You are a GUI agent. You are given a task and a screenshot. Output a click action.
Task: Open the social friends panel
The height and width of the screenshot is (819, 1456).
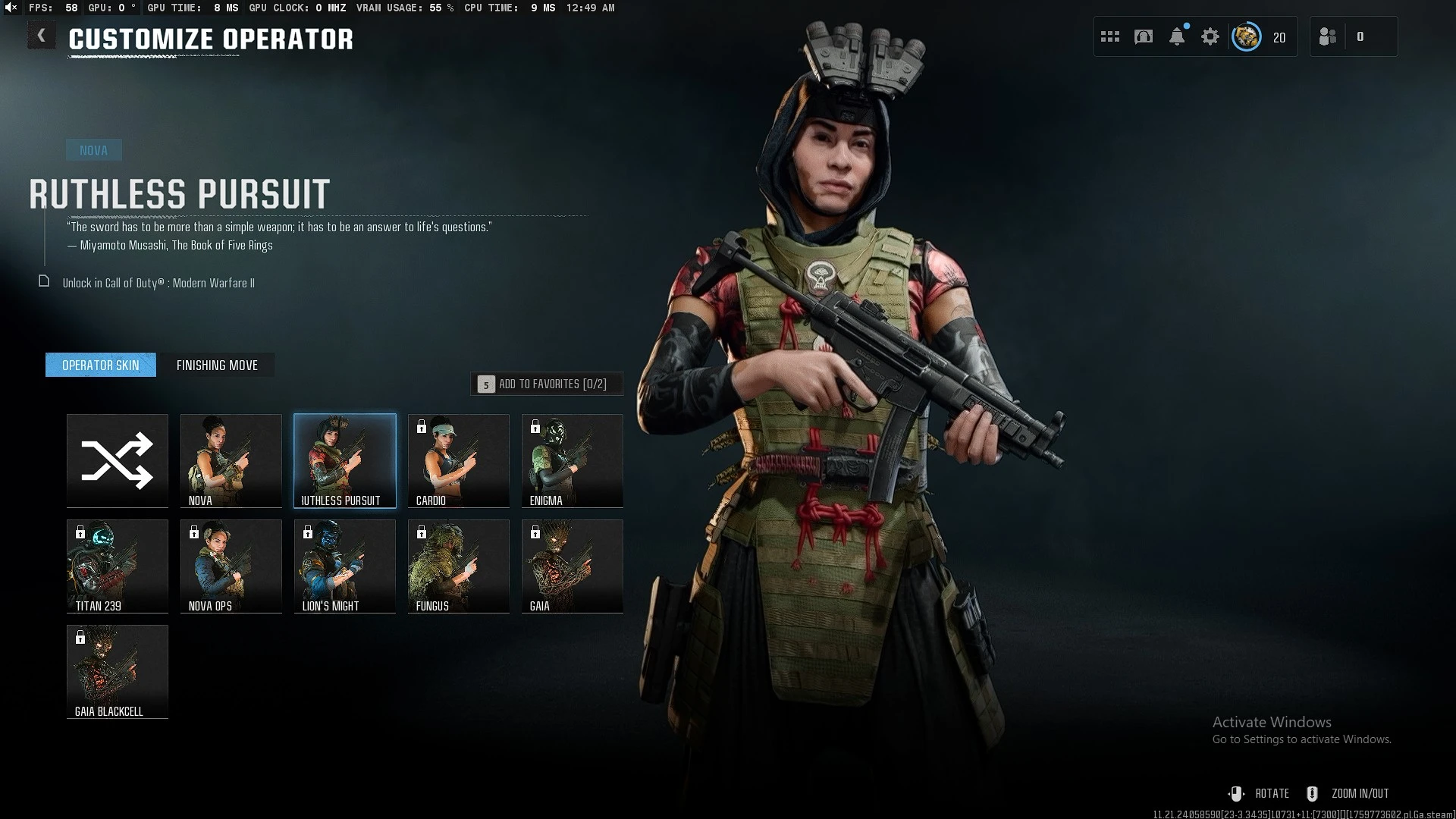1329,36
